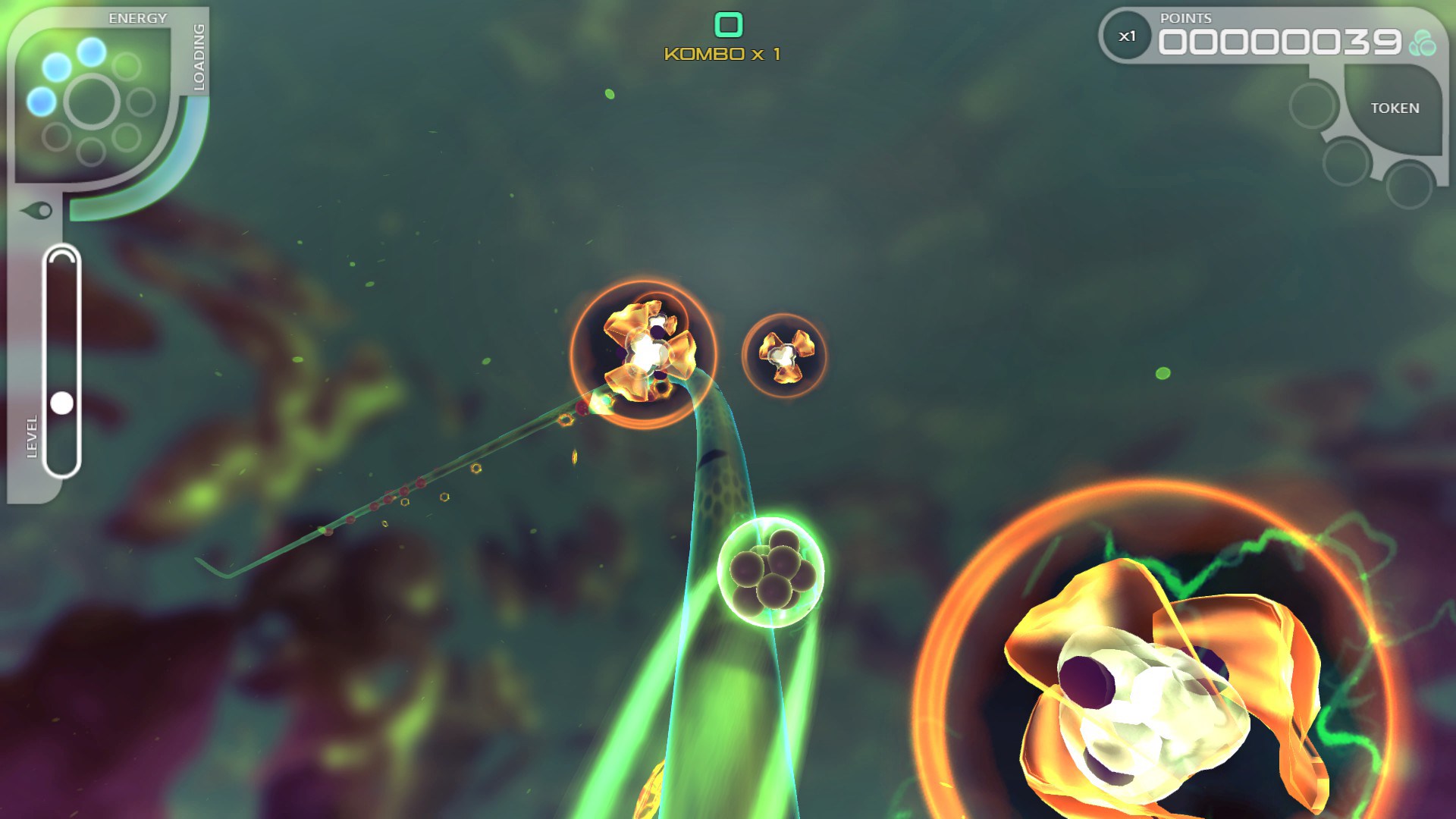Click the LEVEL slider knob
1456x819 pixels.
[x=61, y=402]
